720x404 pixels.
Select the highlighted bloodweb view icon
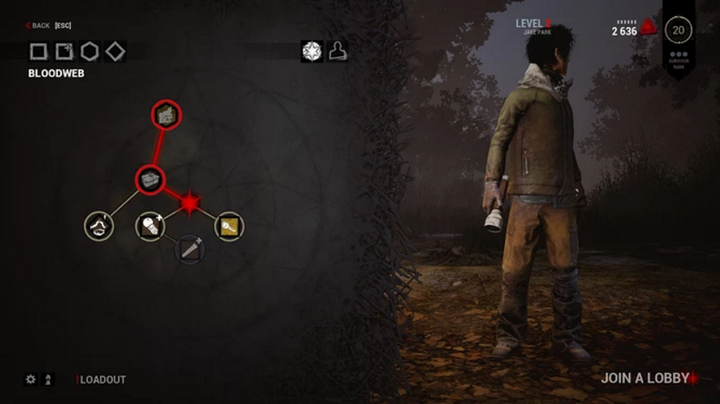[x=312, y=51]
